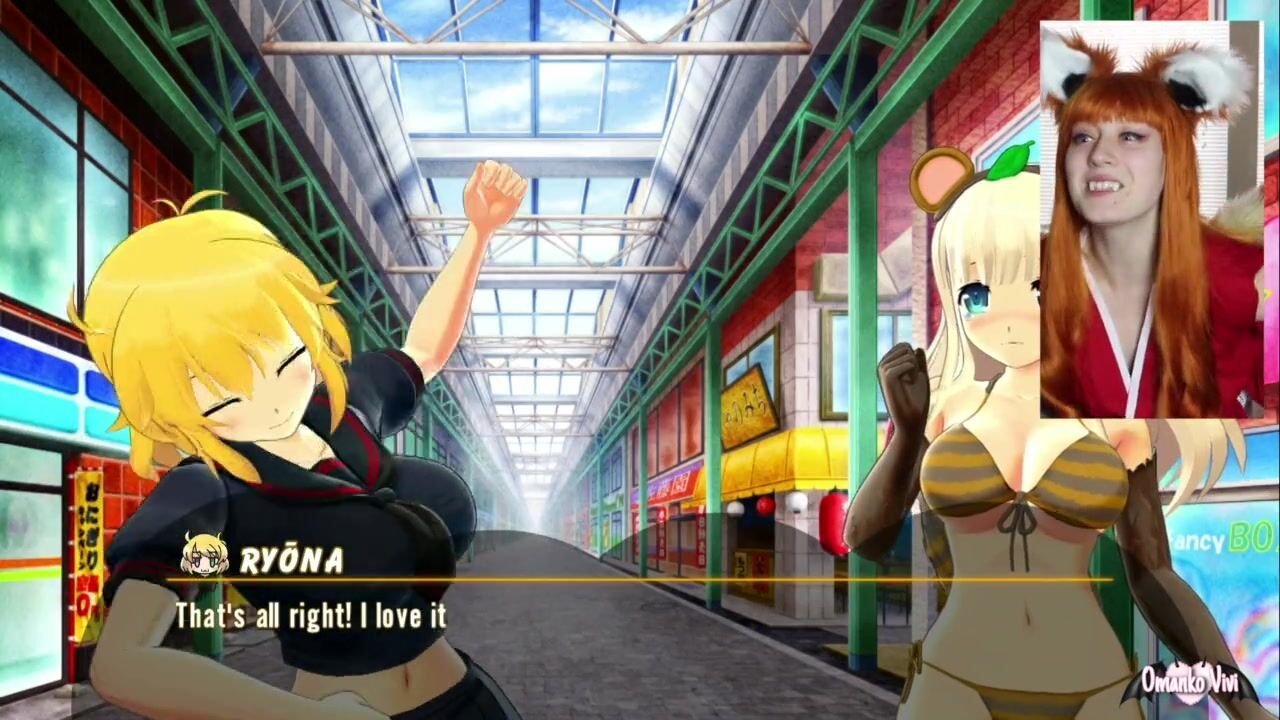Click the Ryōna speaker portrait icon
Viewport: 1280px width, 720px height.
pos(204,555)
